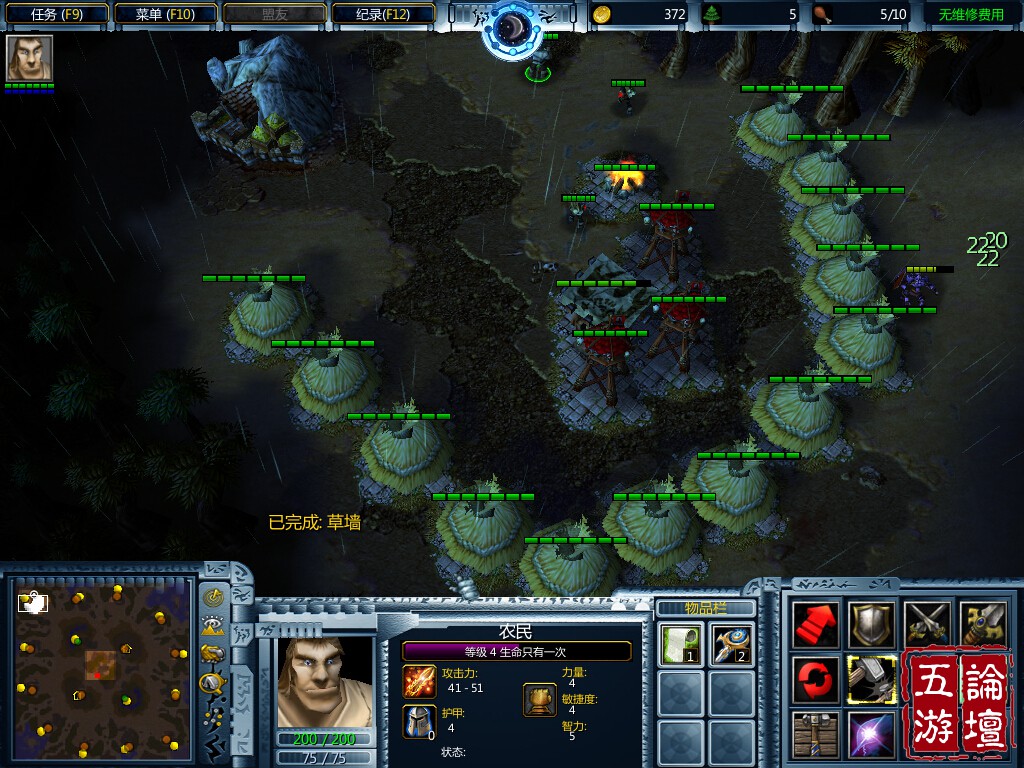Toggle the minimap terrain display button
The height and width of the screenshot is (768, 1024).
point(213,627)
